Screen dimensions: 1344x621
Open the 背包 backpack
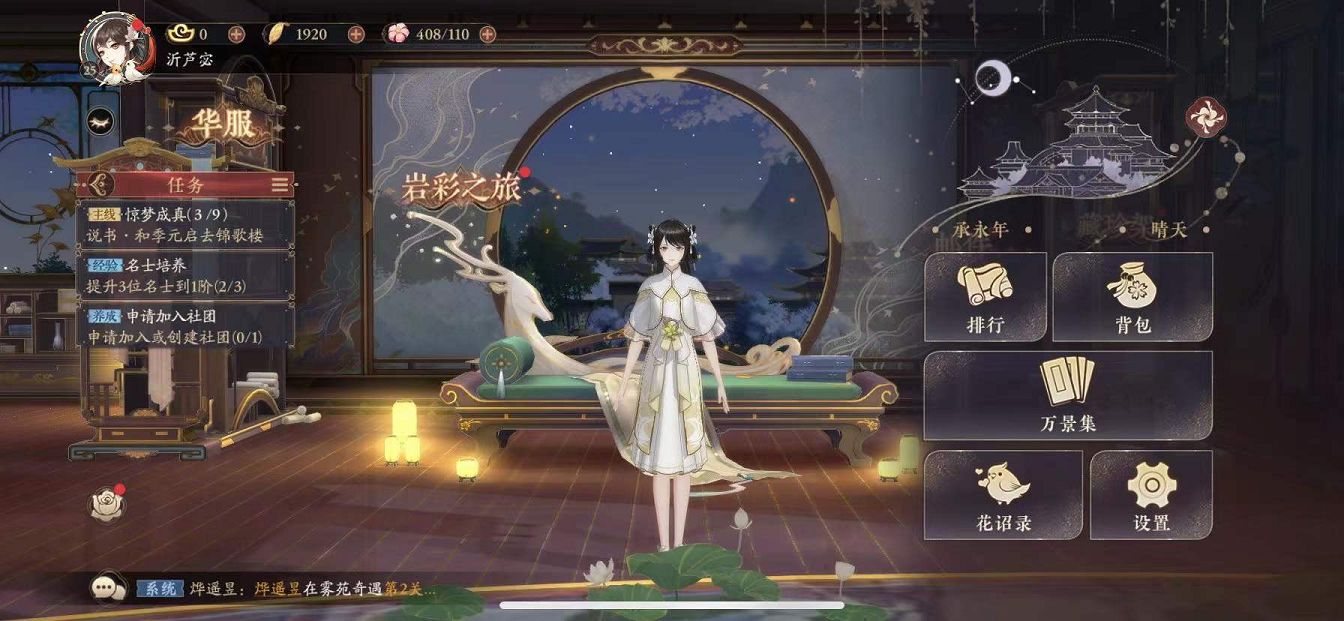point(1132,297)
